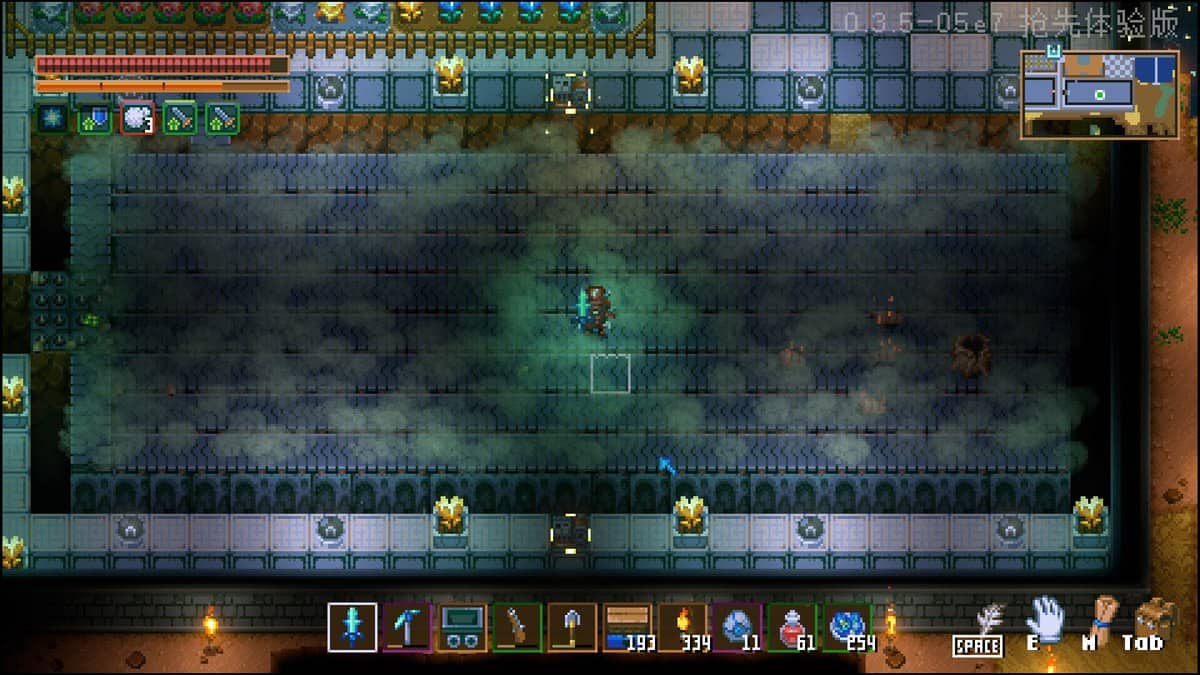Choose the blue orb stack of 11
Screen dimensions: 1200x675
tap(737, 627)
